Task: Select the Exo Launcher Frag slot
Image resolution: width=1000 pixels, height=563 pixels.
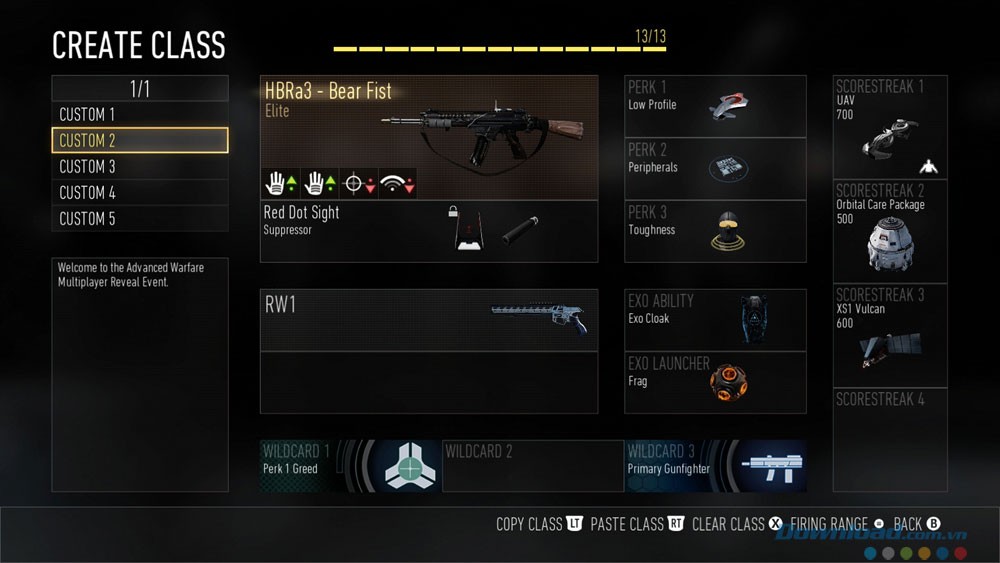Action: click(x=714, y=382)
